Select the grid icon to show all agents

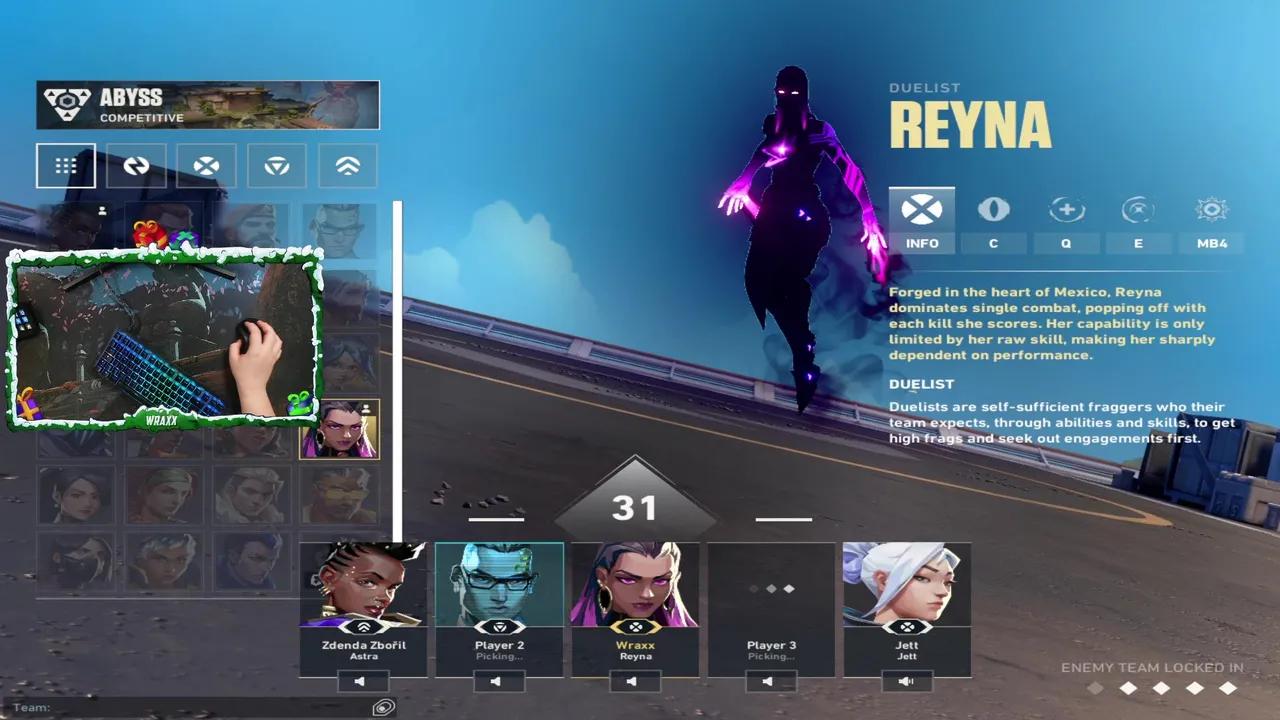tap(66, 165)
